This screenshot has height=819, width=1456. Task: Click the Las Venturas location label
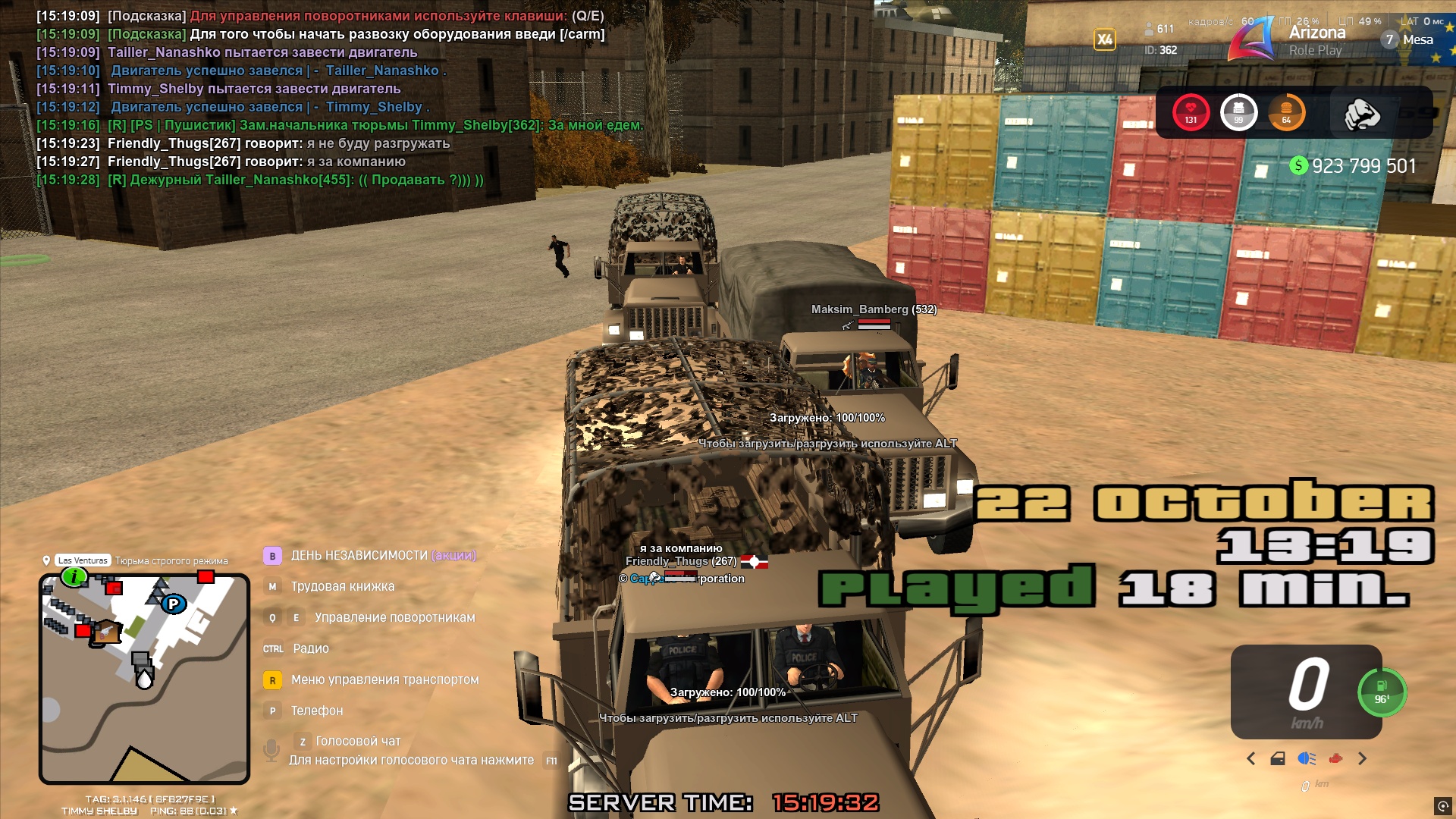[83, 560]
